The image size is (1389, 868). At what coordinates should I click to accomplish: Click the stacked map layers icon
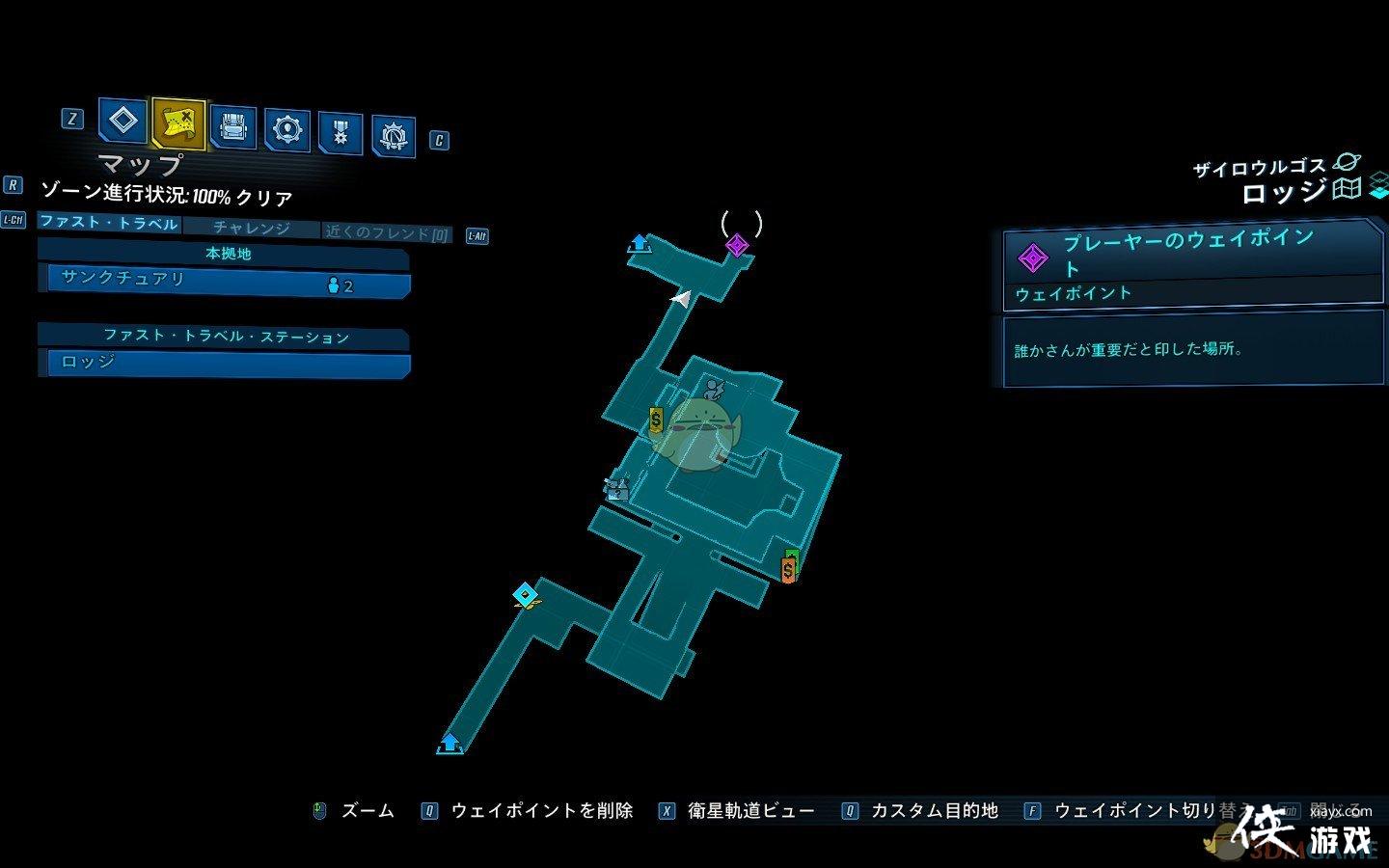[1378, 184]
